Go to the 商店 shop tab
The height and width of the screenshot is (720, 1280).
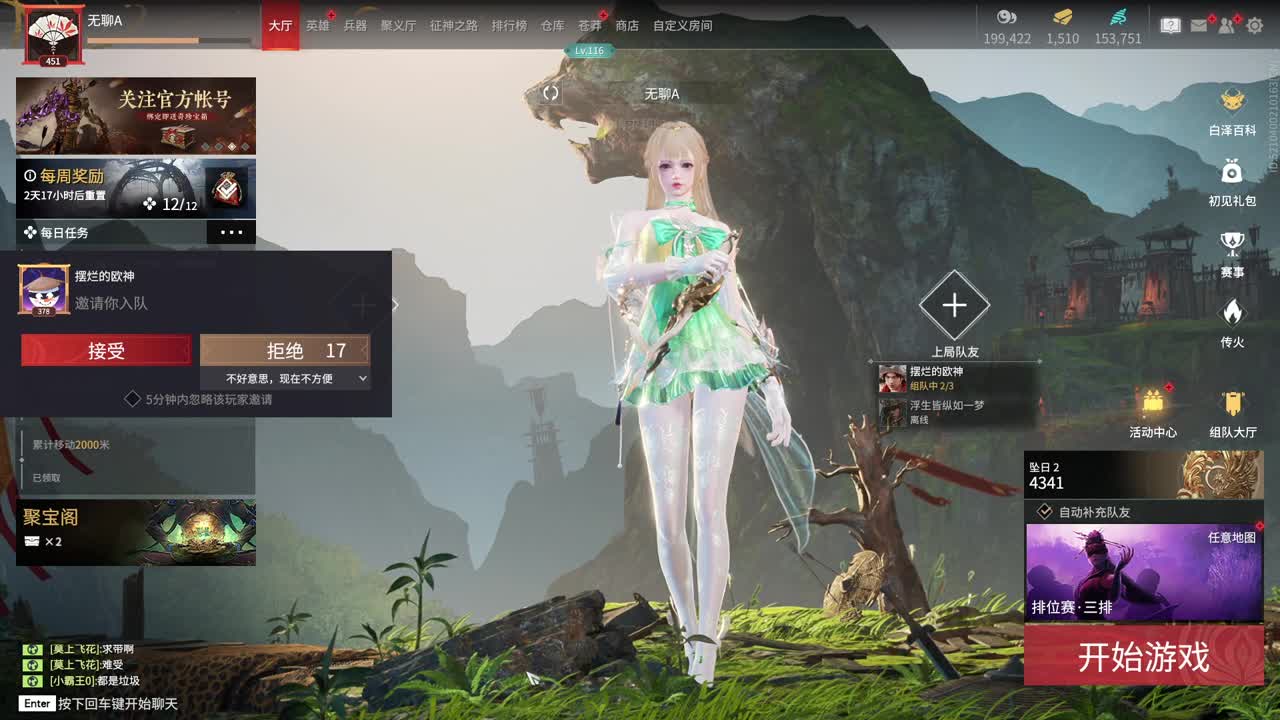tap(627, 25)
